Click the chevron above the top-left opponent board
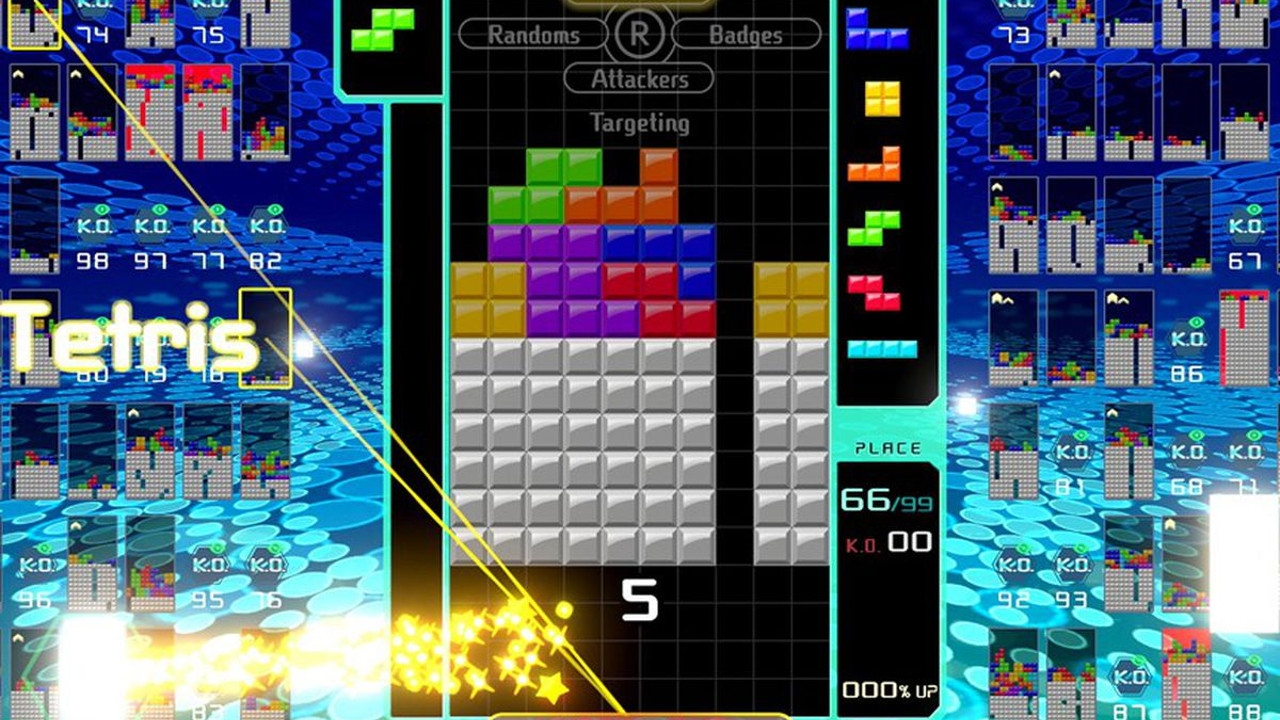The height and width of the screenshot is (720, 1280). point(16,73)
